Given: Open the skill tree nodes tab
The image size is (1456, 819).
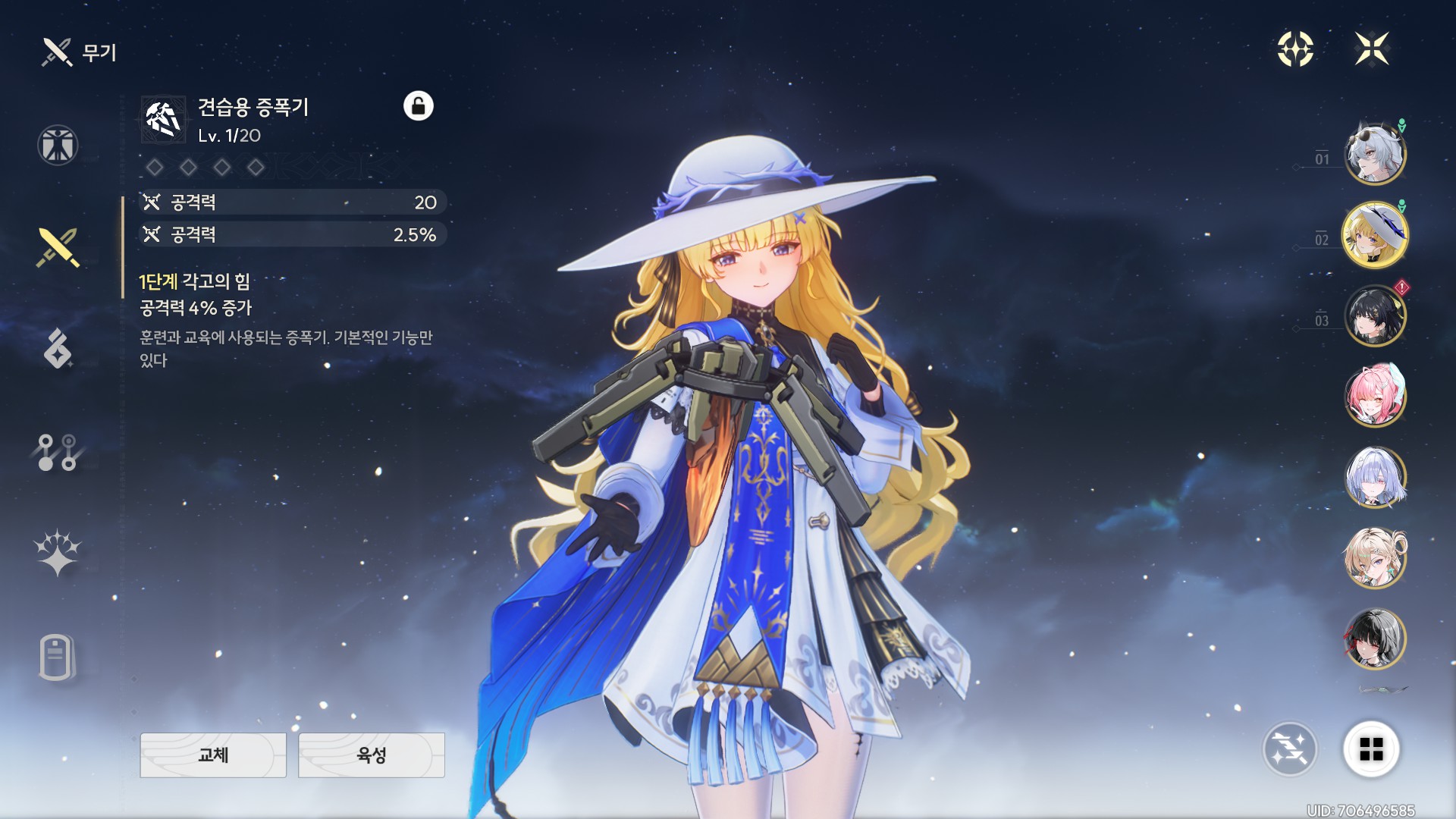Looking at the screenshot, I should coord(58,452).
